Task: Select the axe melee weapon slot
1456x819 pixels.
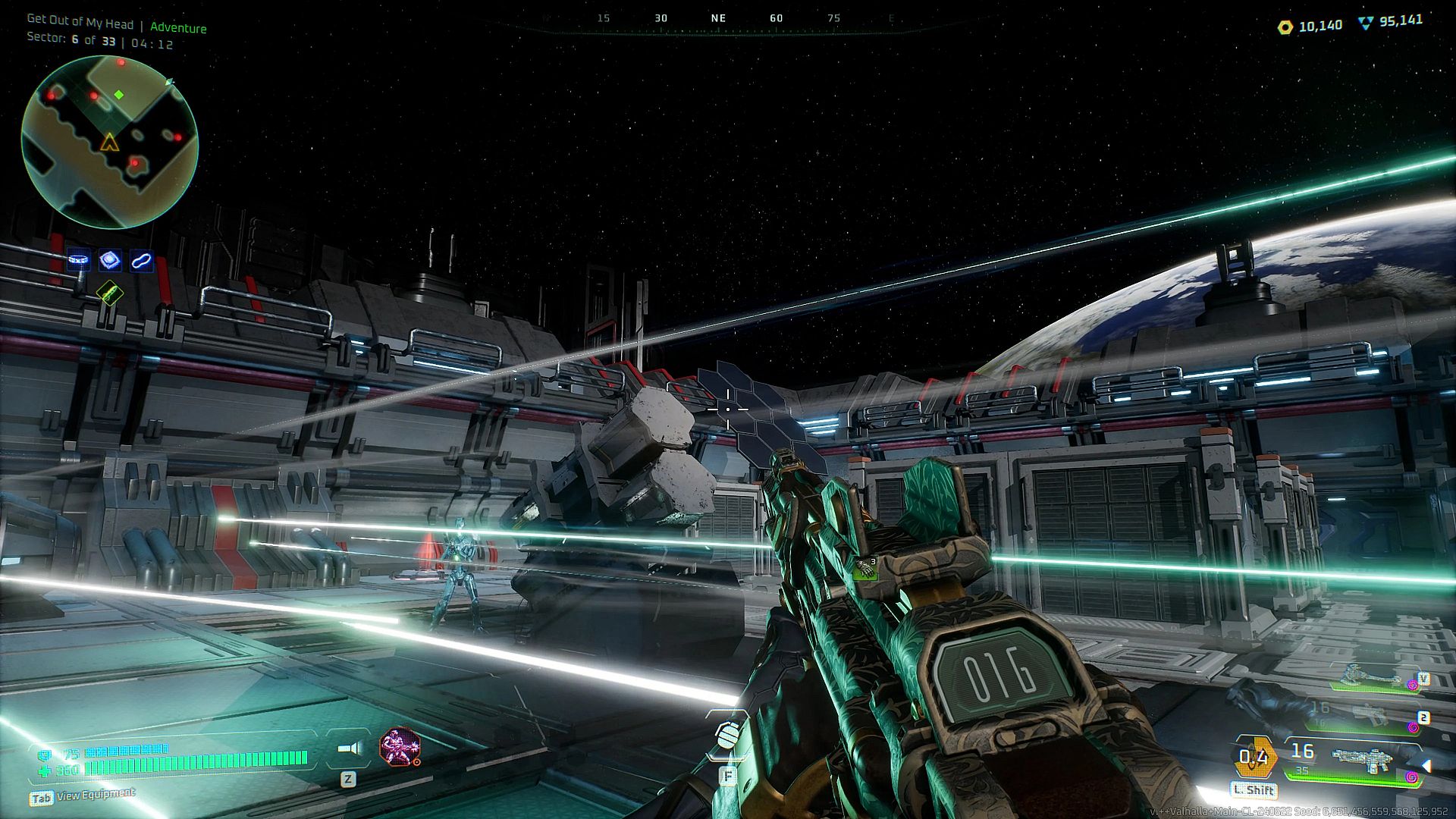Action: click(x=1369, y=676)
